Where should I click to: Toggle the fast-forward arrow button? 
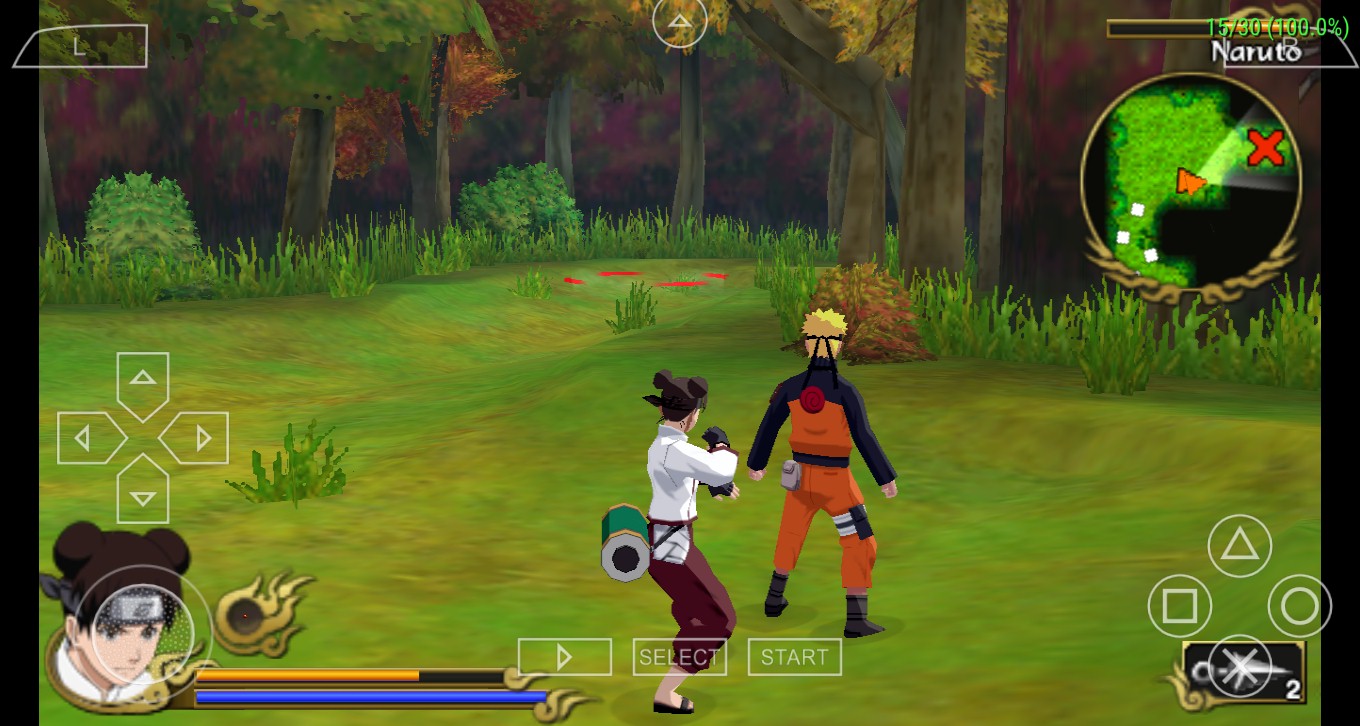564,657
